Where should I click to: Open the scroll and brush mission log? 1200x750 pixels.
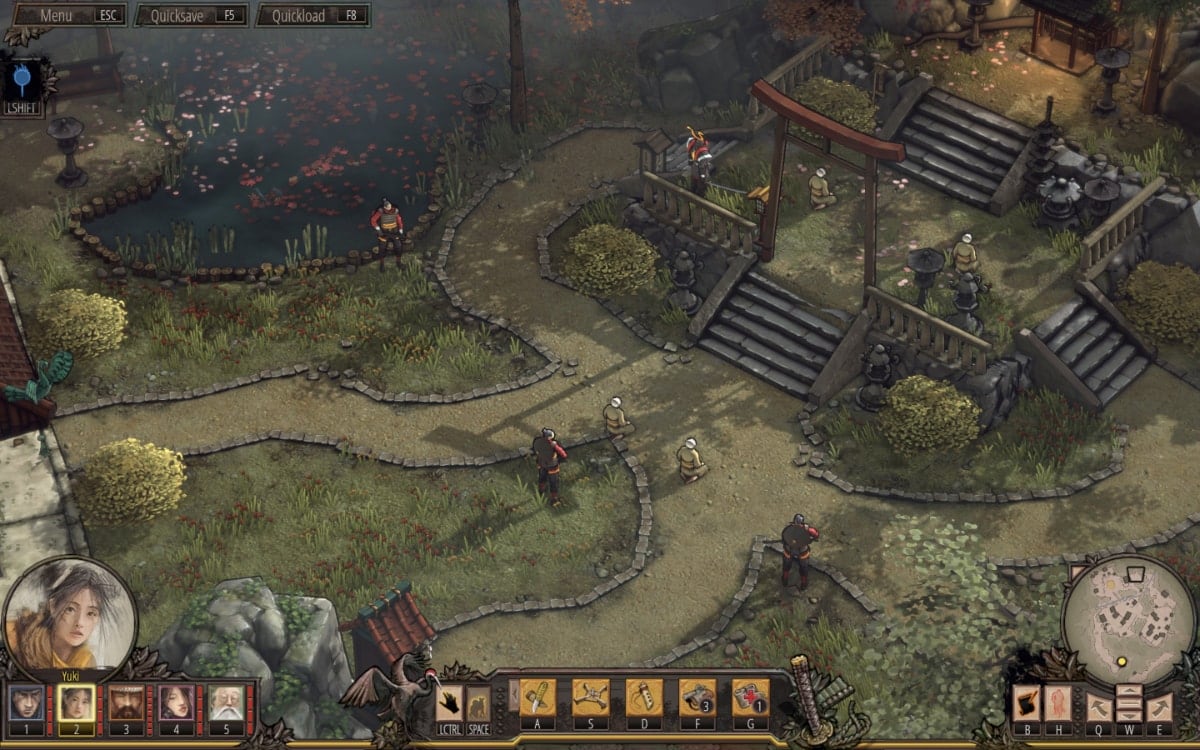(1027, 702)
